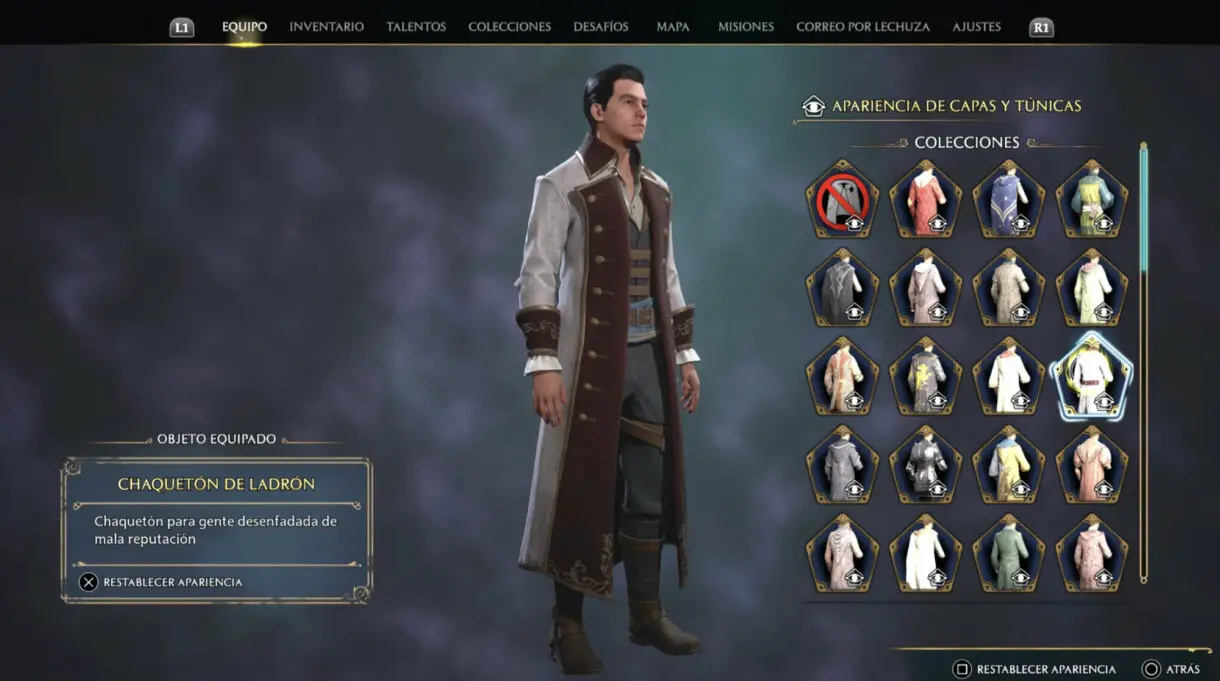1220x681 pixels.
Task: Open Correo por Lechuza tab
Action: tap(862, 27)
